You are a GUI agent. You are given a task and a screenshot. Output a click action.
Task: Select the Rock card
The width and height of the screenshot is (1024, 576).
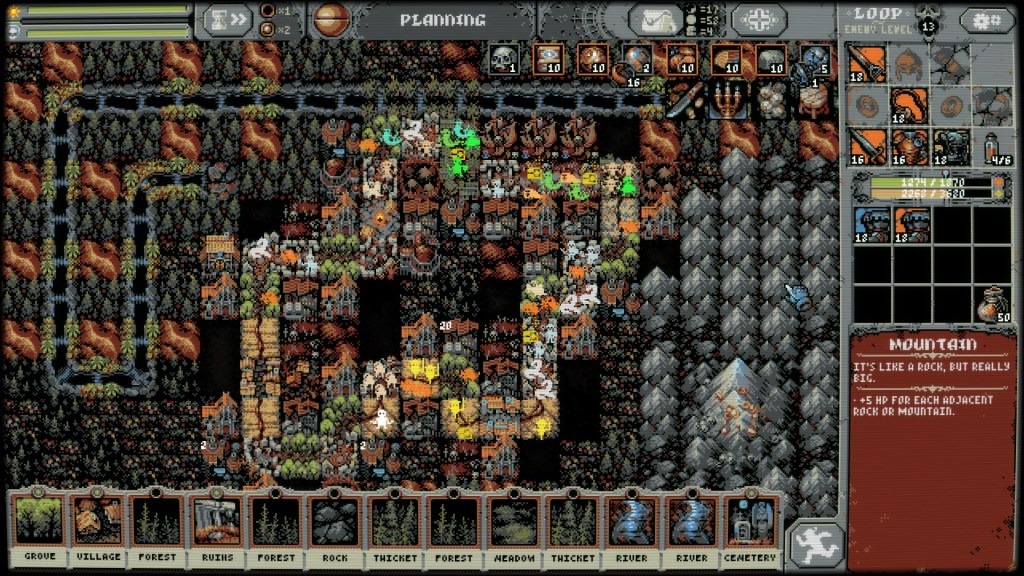click(334, 527)
